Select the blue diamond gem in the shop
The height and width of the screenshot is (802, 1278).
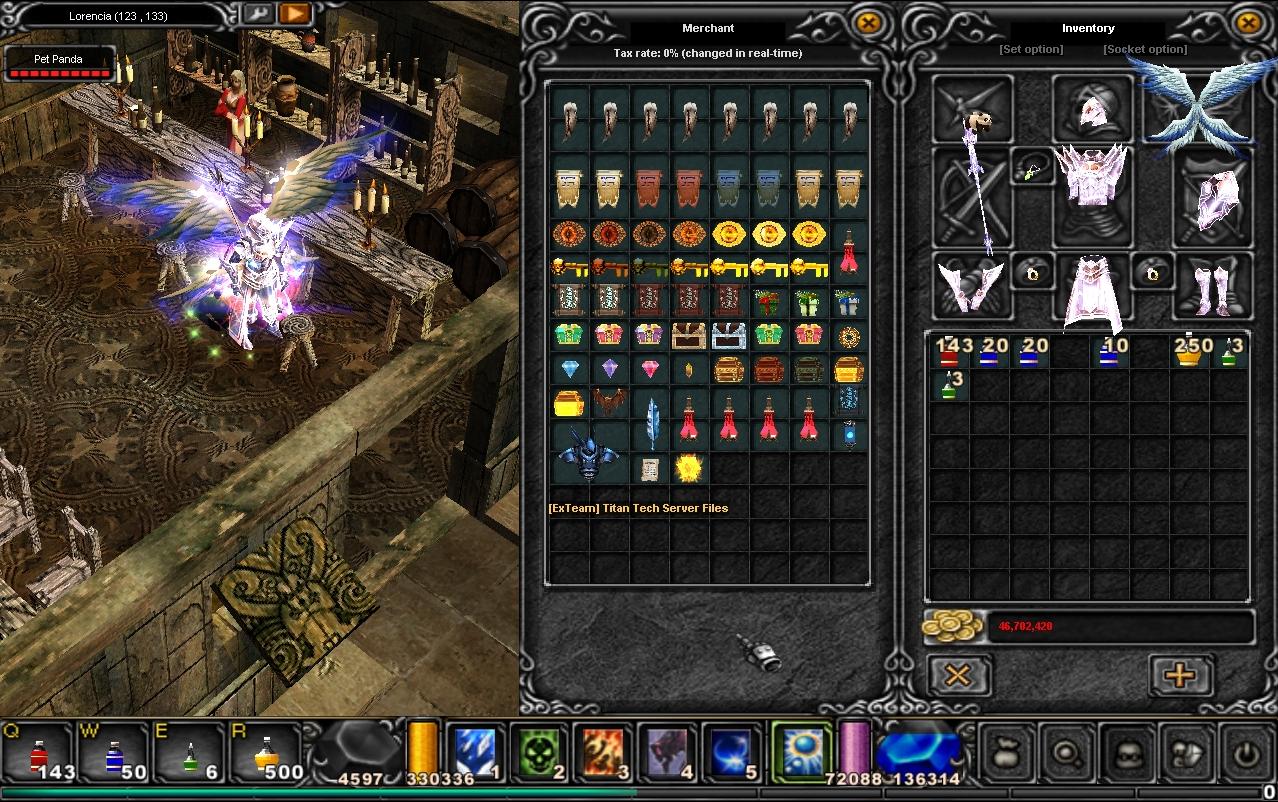[571, 370]
